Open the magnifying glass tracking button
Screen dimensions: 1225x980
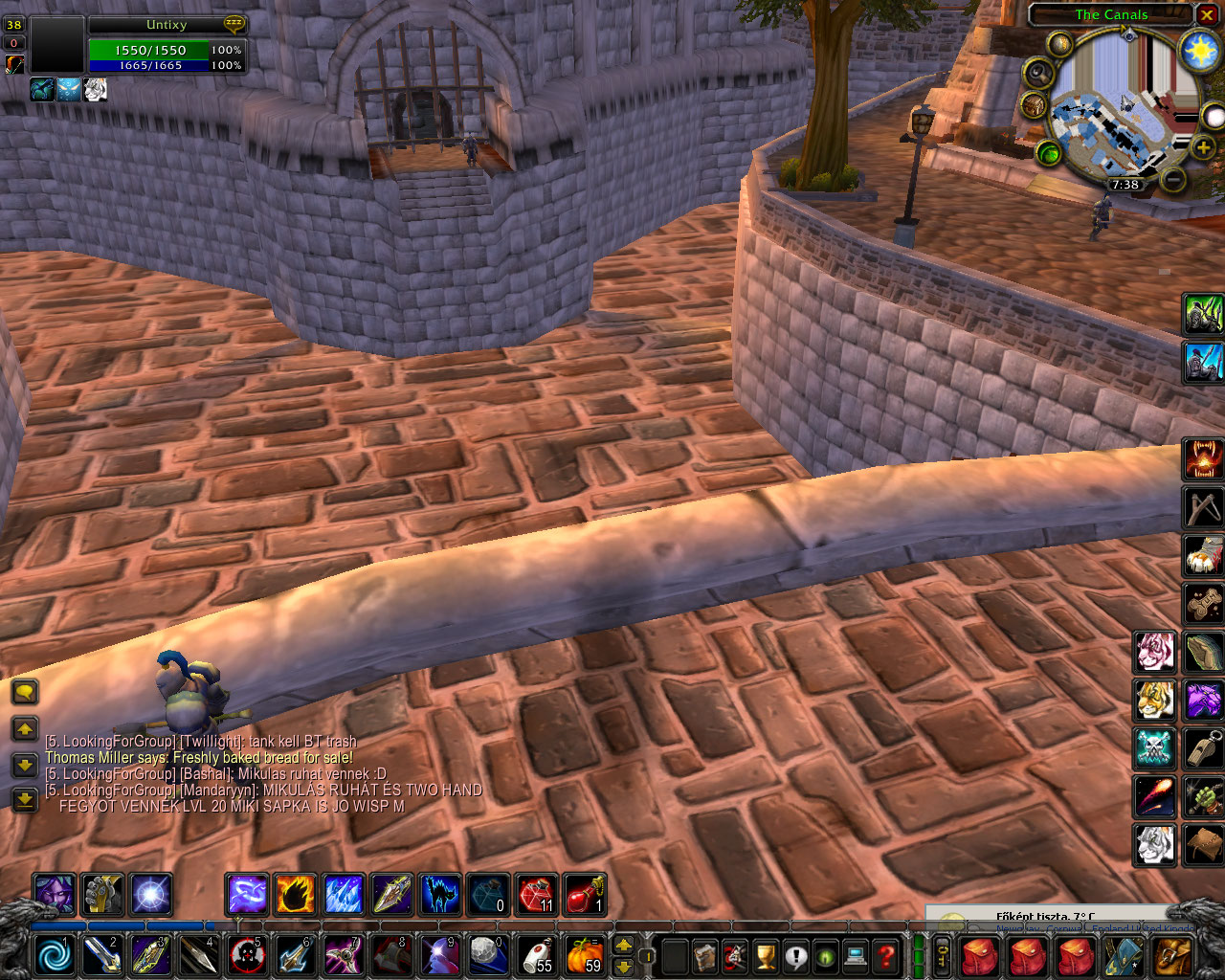[1037, 74]
